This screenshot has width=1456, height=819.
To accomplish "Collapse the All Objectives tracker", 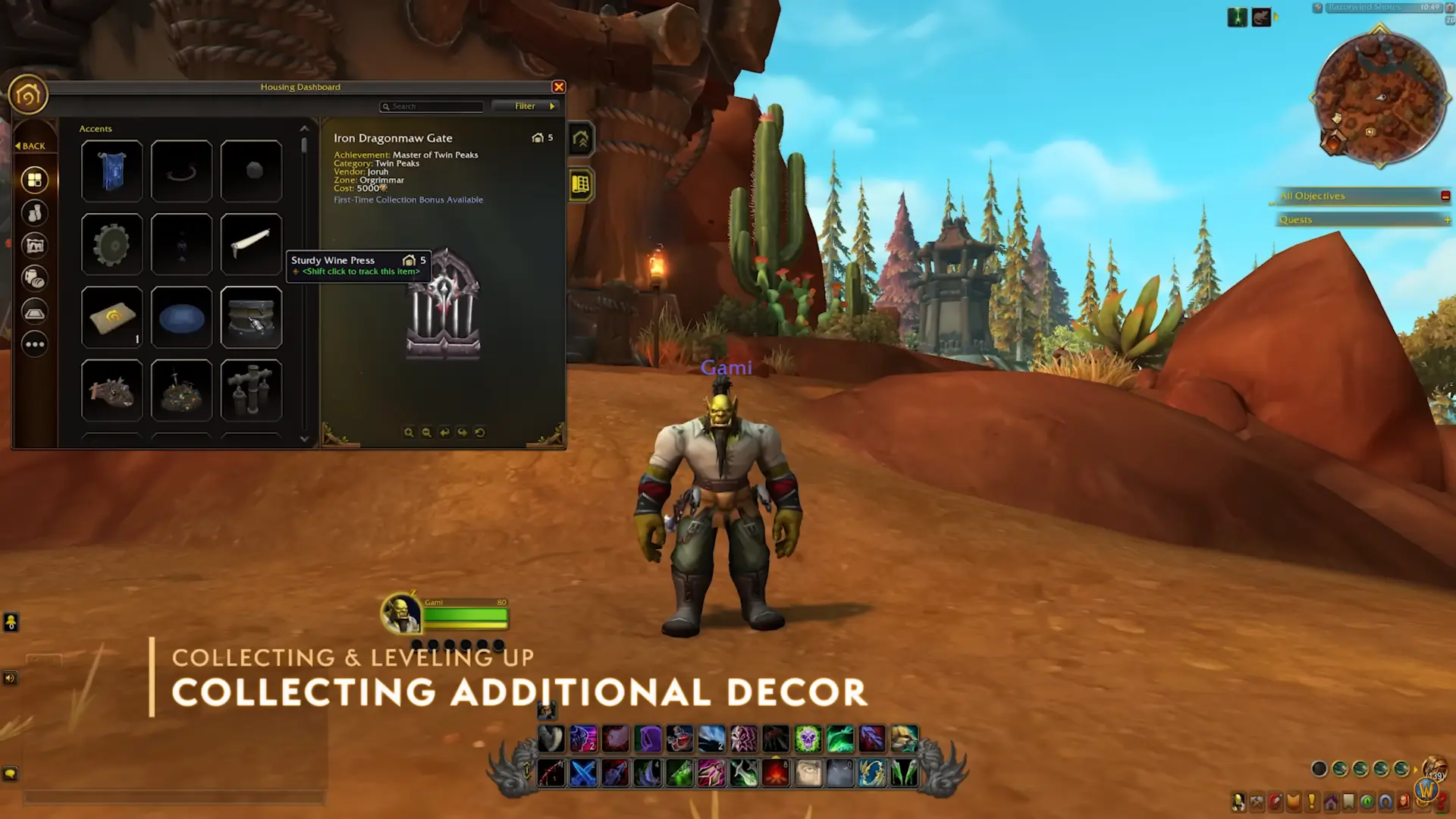I will pos(1445,196).
